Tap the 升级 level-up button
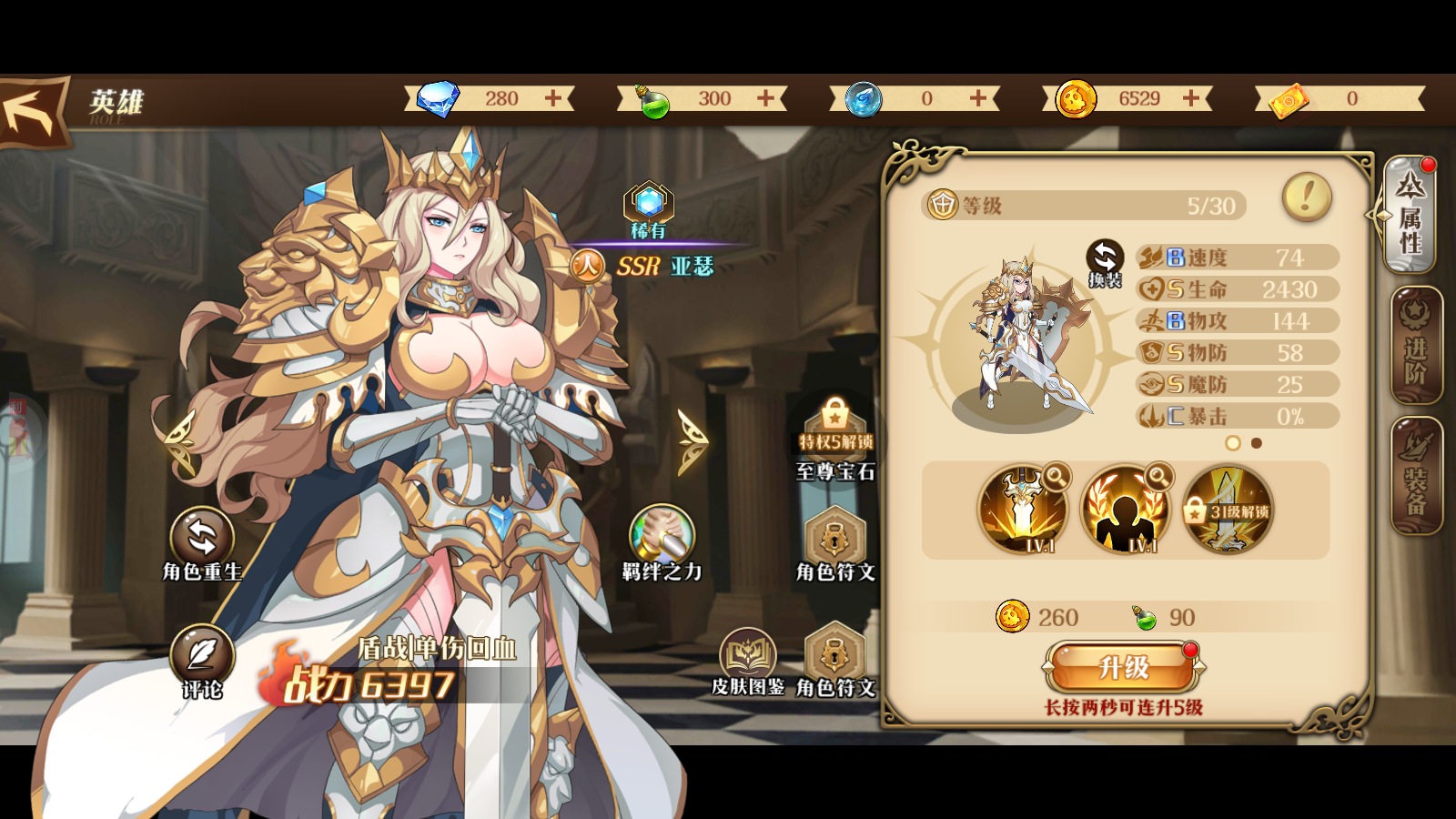The width and height of the screenshot is (1456, 819). click(x=1124, y=667)
